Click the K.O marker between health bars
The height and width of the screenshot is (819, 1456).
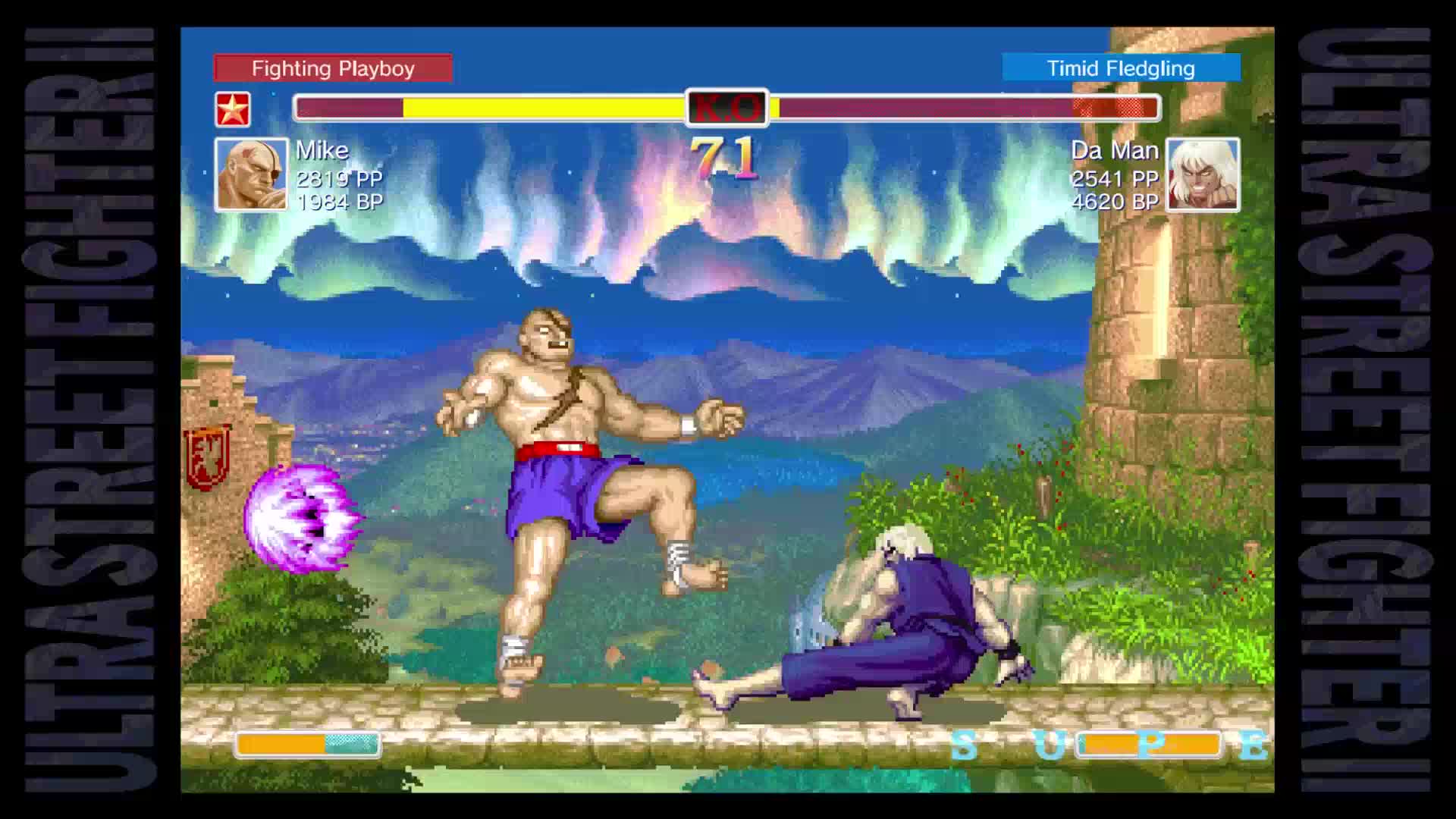[728, 107]
